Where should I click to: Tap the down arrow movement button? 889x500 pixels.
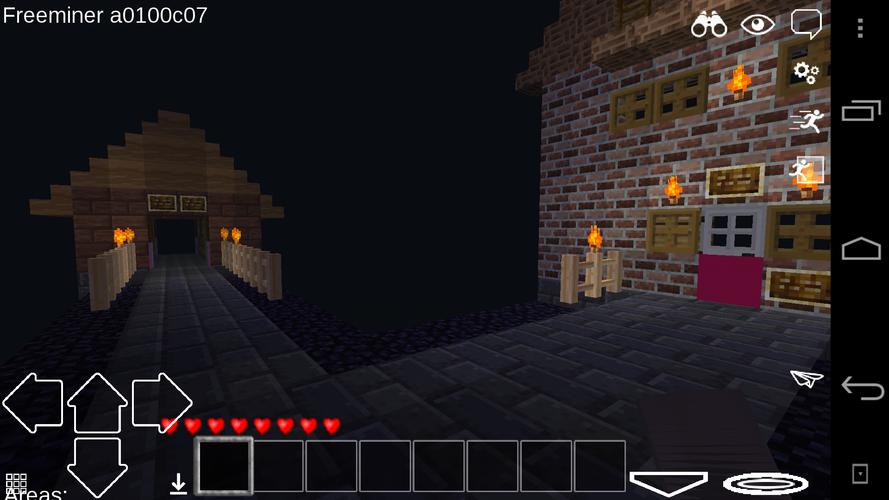(x=97, y=466)
